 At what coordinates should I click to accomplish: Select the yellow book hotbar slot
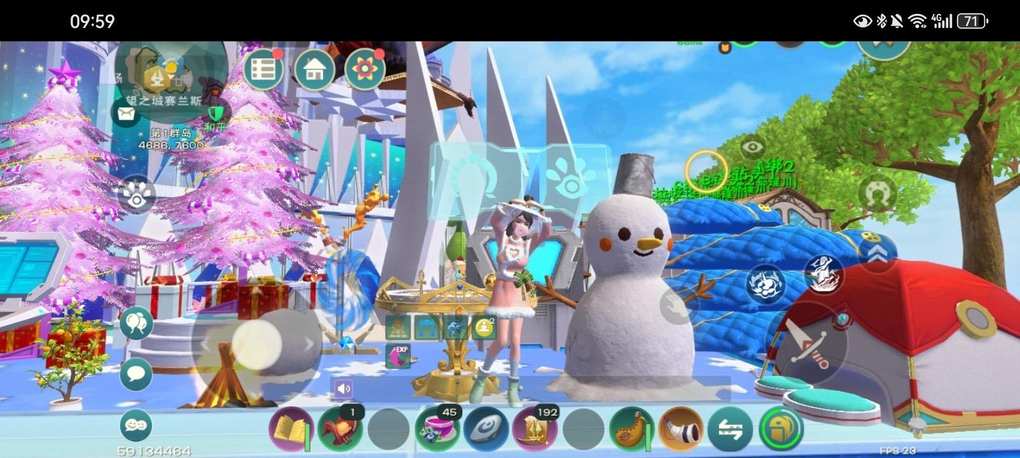(x=291, y=429)
